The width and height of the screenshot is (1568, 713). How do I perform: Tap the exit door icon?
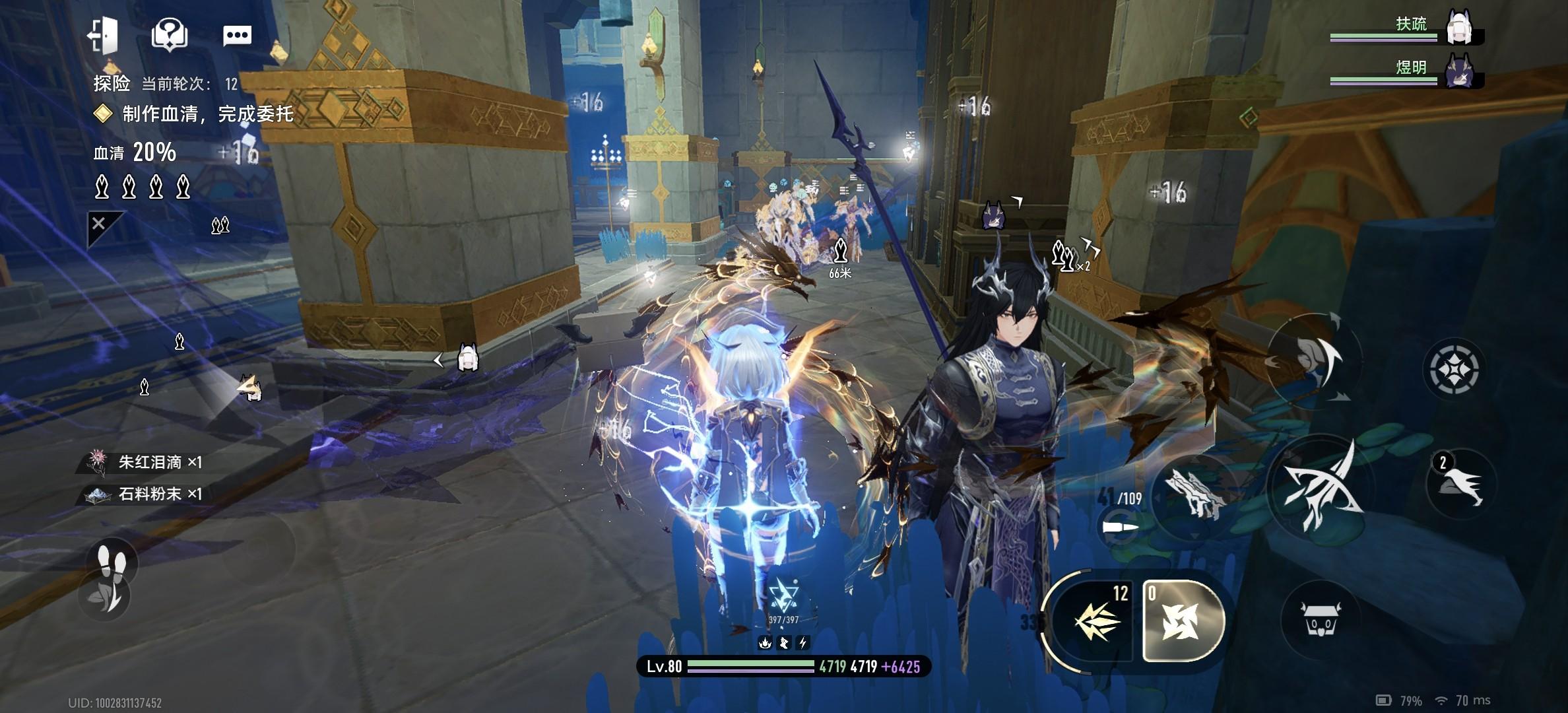(x=104, y=35)
